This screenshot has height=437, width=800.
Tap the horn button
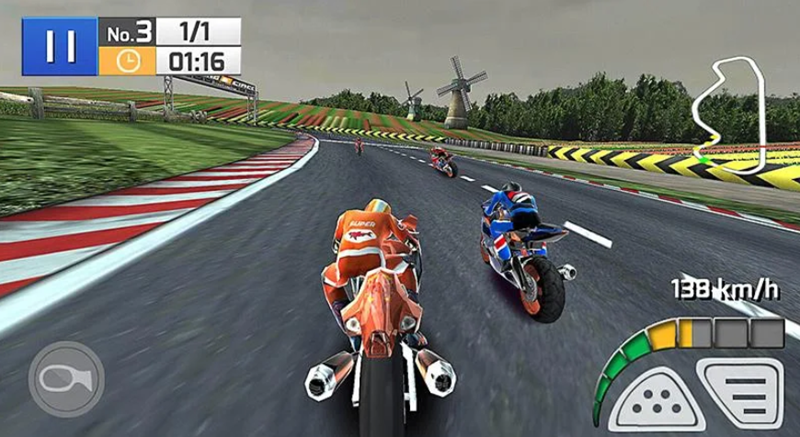tap(66, 379)
